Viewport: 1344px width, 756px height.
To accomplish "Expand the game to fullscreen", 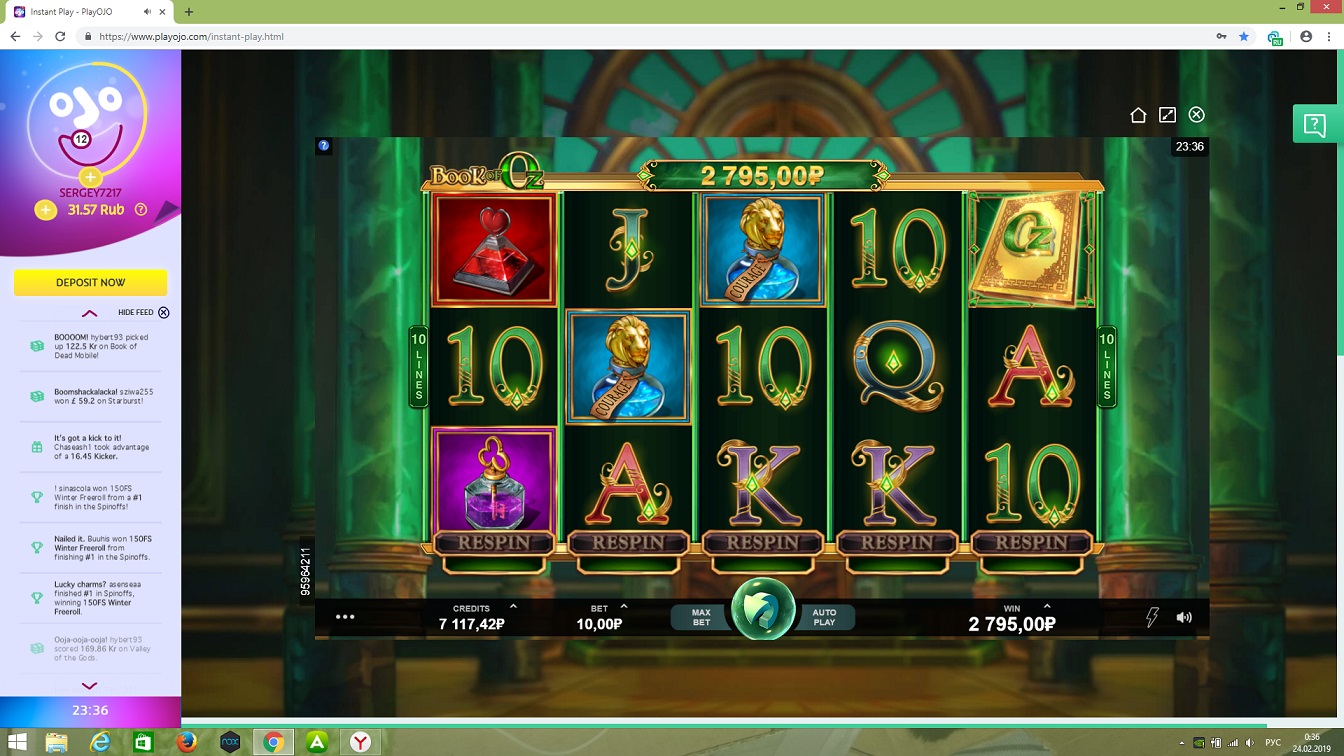I will [1167, 115].
